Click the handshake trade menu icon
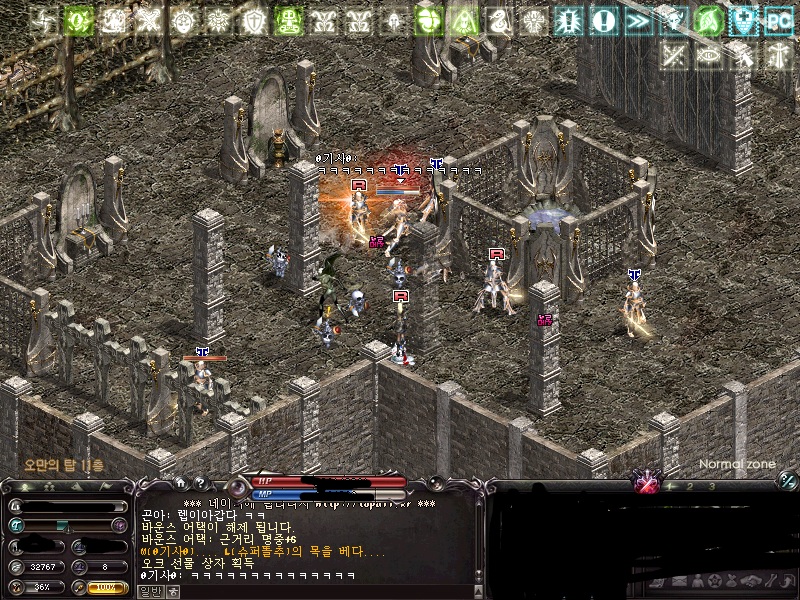 point(752,581)
